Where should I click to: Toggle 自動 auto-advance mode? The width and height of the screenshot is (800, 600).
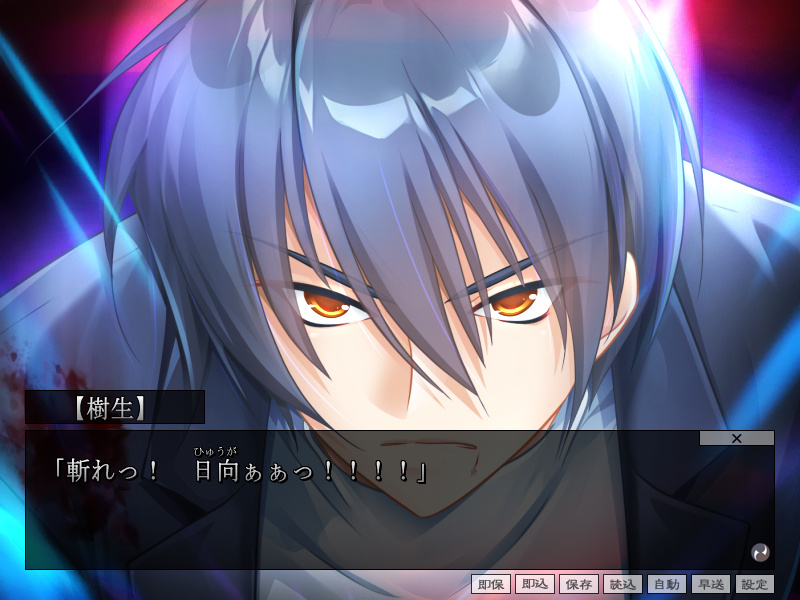coord(667,584)
